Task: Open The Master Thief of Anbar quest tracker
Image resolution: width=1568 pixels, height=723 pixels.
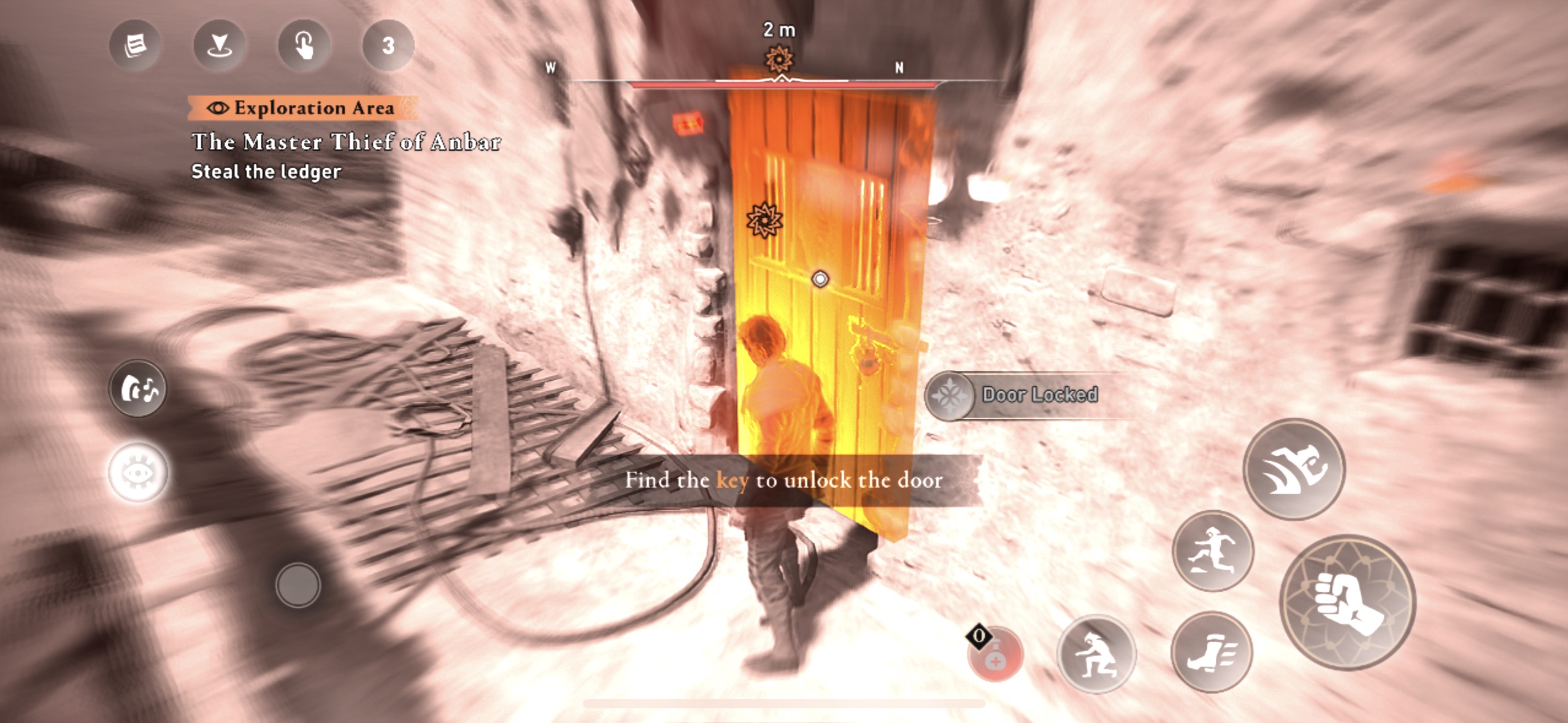Action: coord(346,142)
